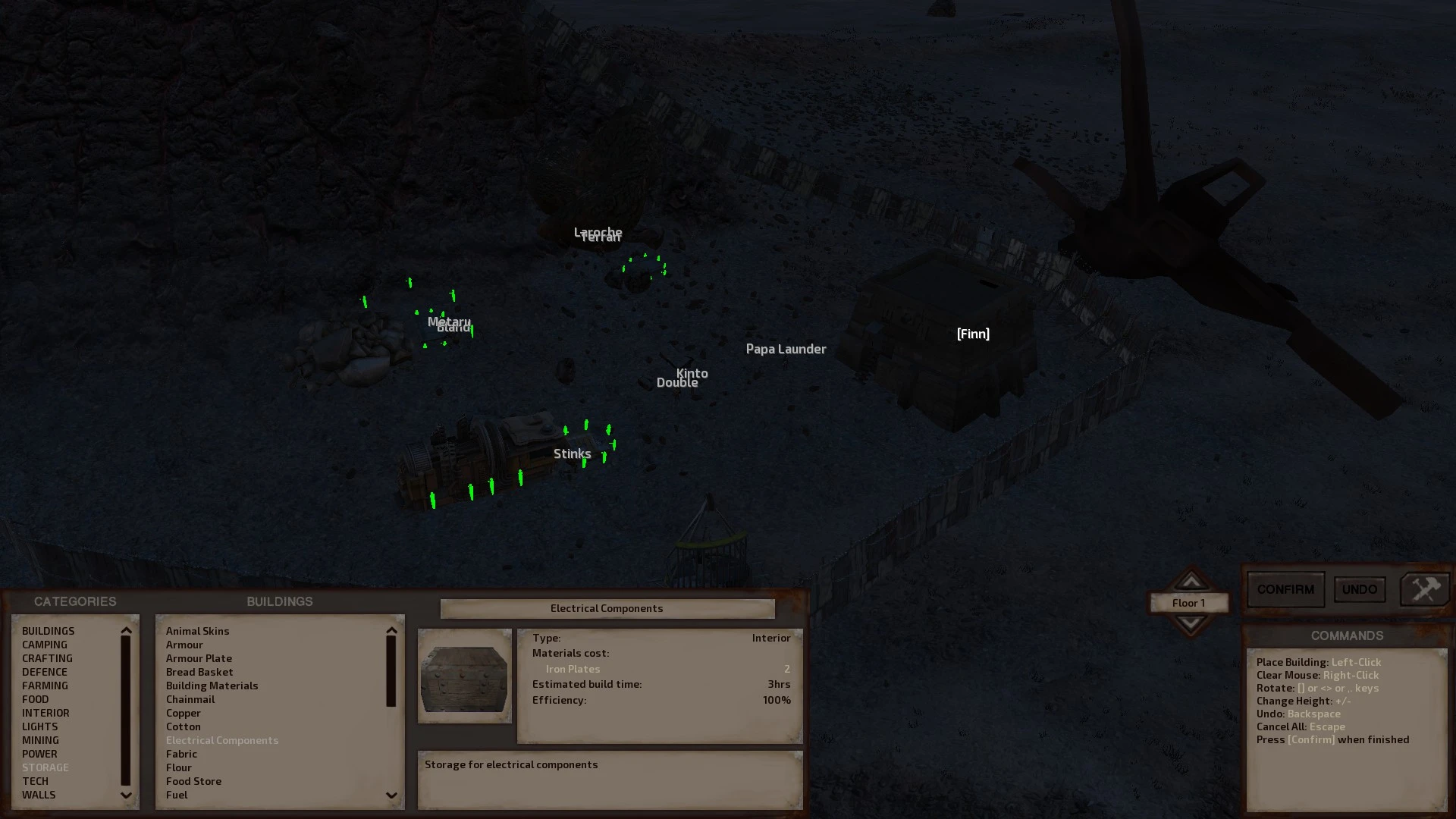This screenshot has width=1456, height=819.
Task: Go down one floor with the down arrow
Action: pos(1190,623)
